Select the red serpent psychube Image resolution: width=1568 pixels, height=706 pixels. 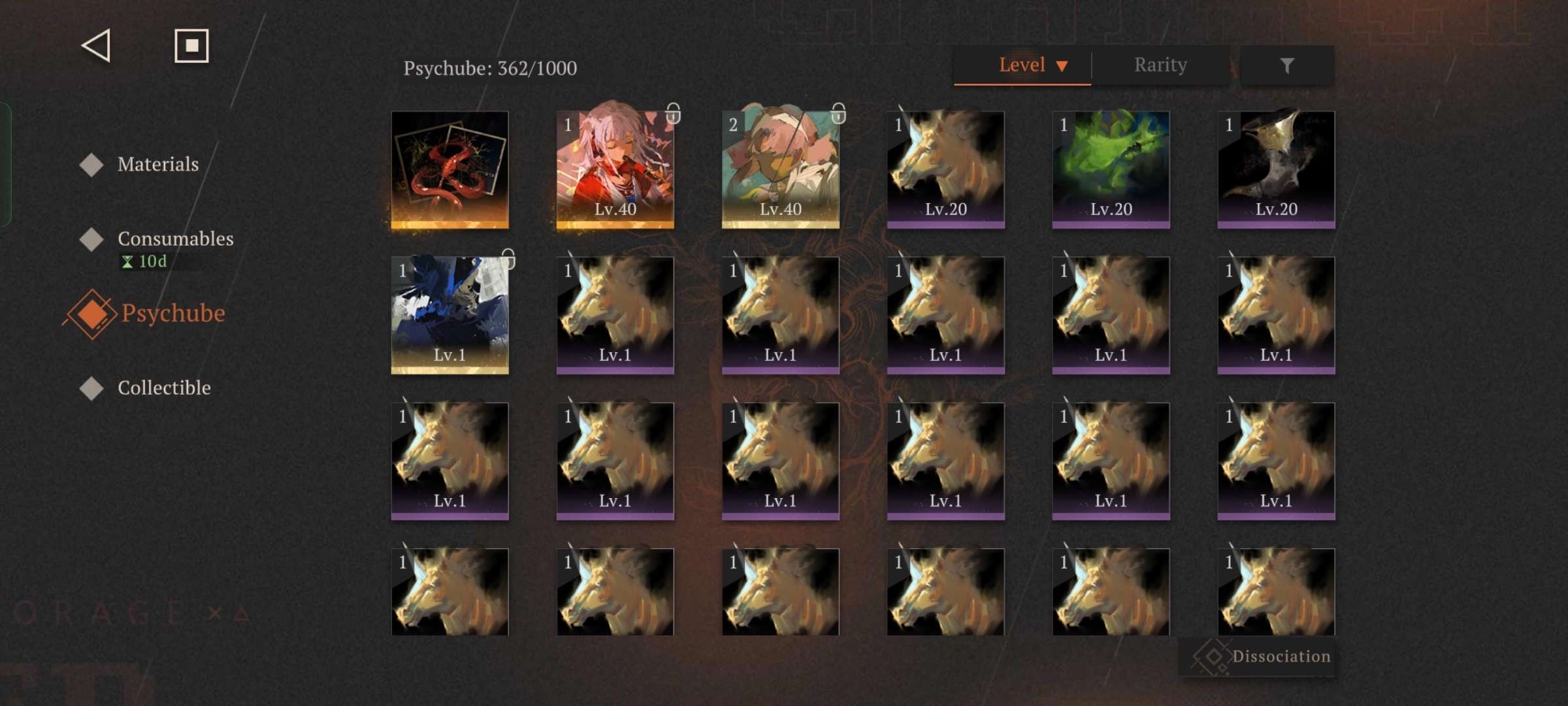tap(449, 169)
